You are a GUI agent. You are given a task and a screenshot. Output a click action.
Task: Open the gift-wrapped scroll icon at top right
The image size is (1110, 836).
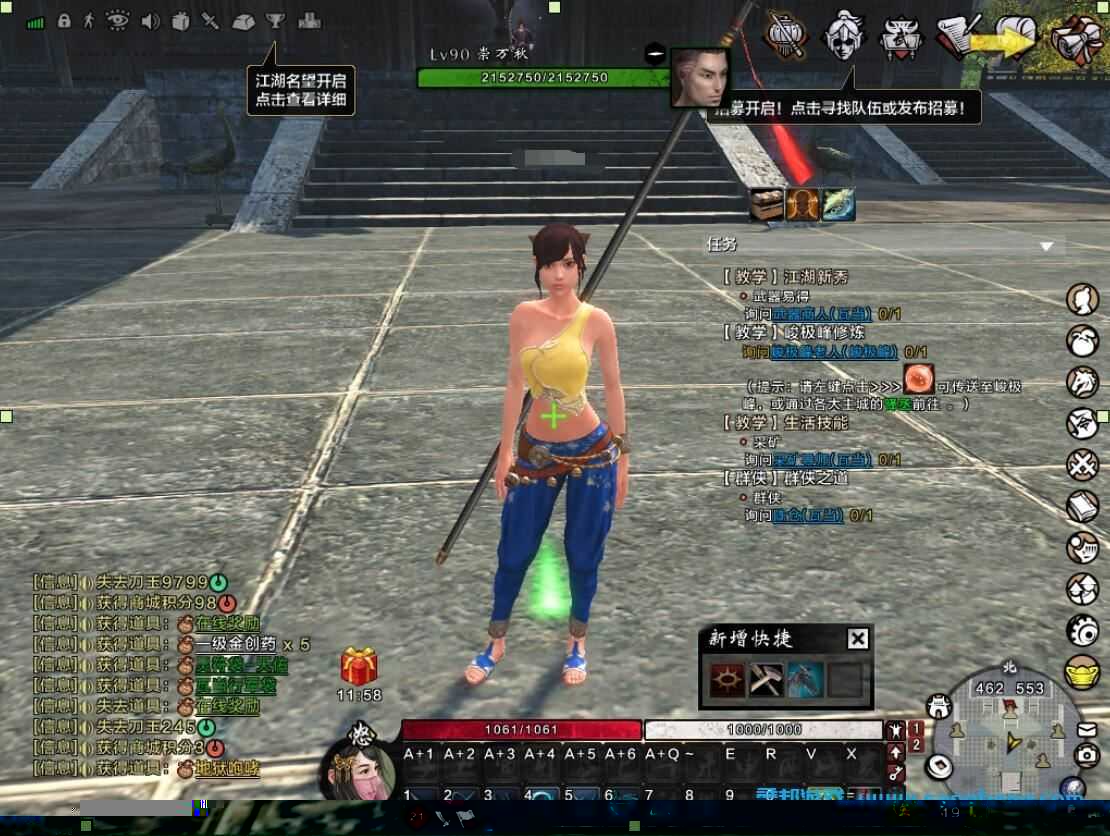pos(1077,40)
